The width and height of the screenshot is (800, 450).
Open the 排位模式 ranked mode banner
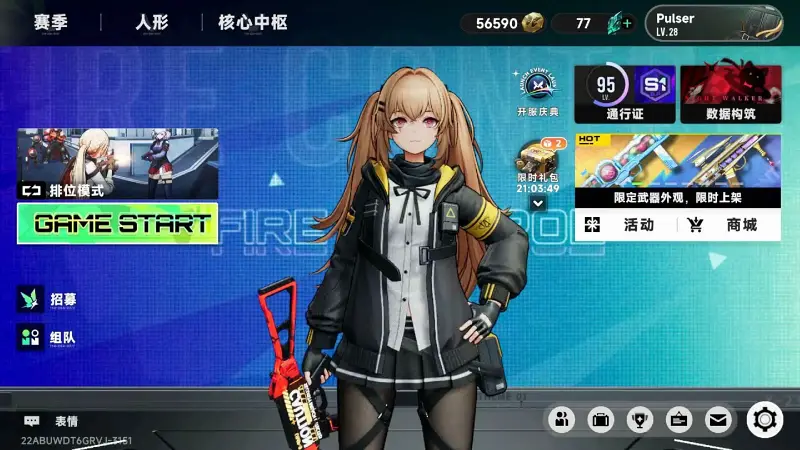(x=117, y=163)
